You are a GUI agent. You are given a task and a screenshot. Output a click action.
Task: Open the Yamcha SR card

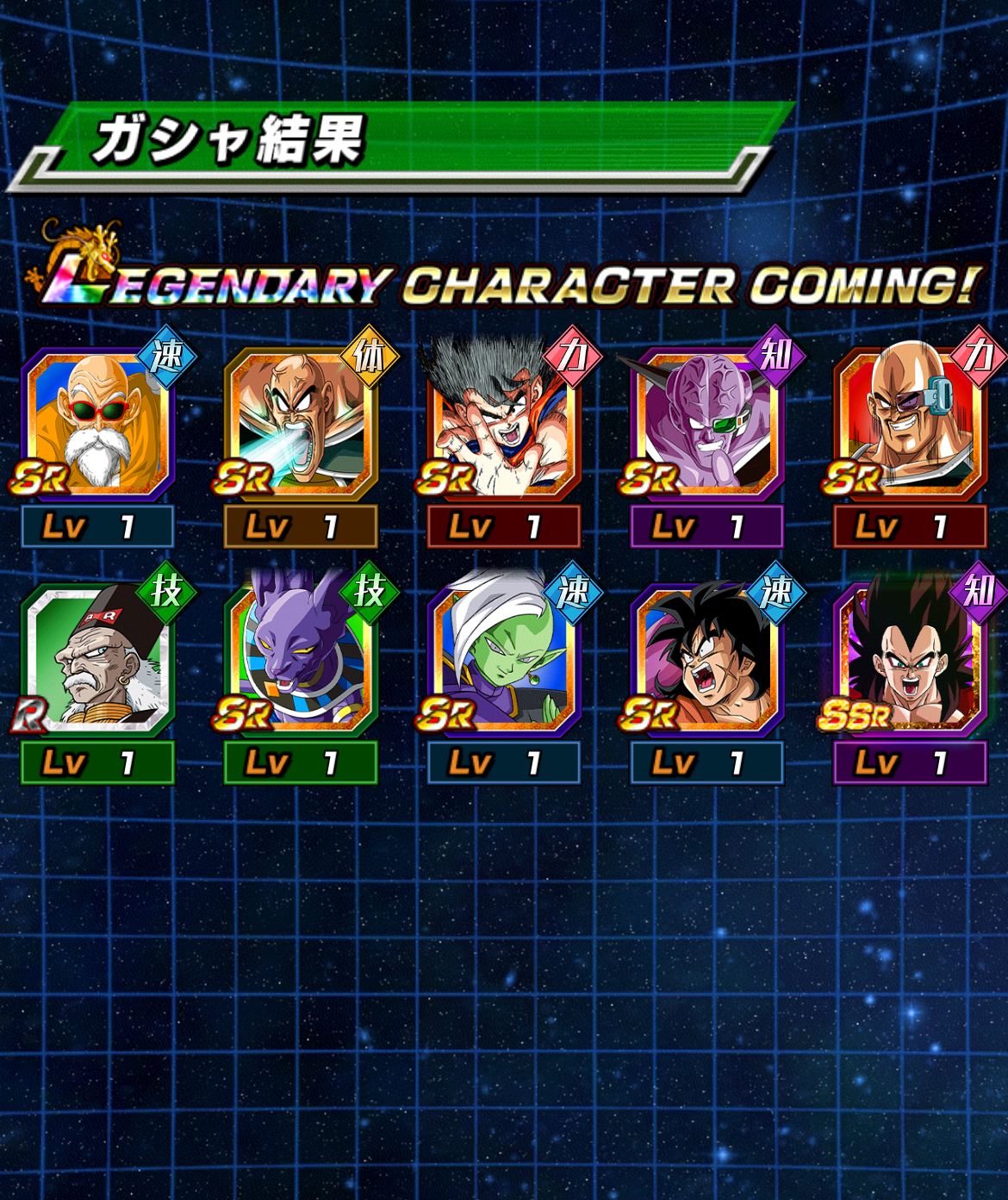[x=707, y=661]
